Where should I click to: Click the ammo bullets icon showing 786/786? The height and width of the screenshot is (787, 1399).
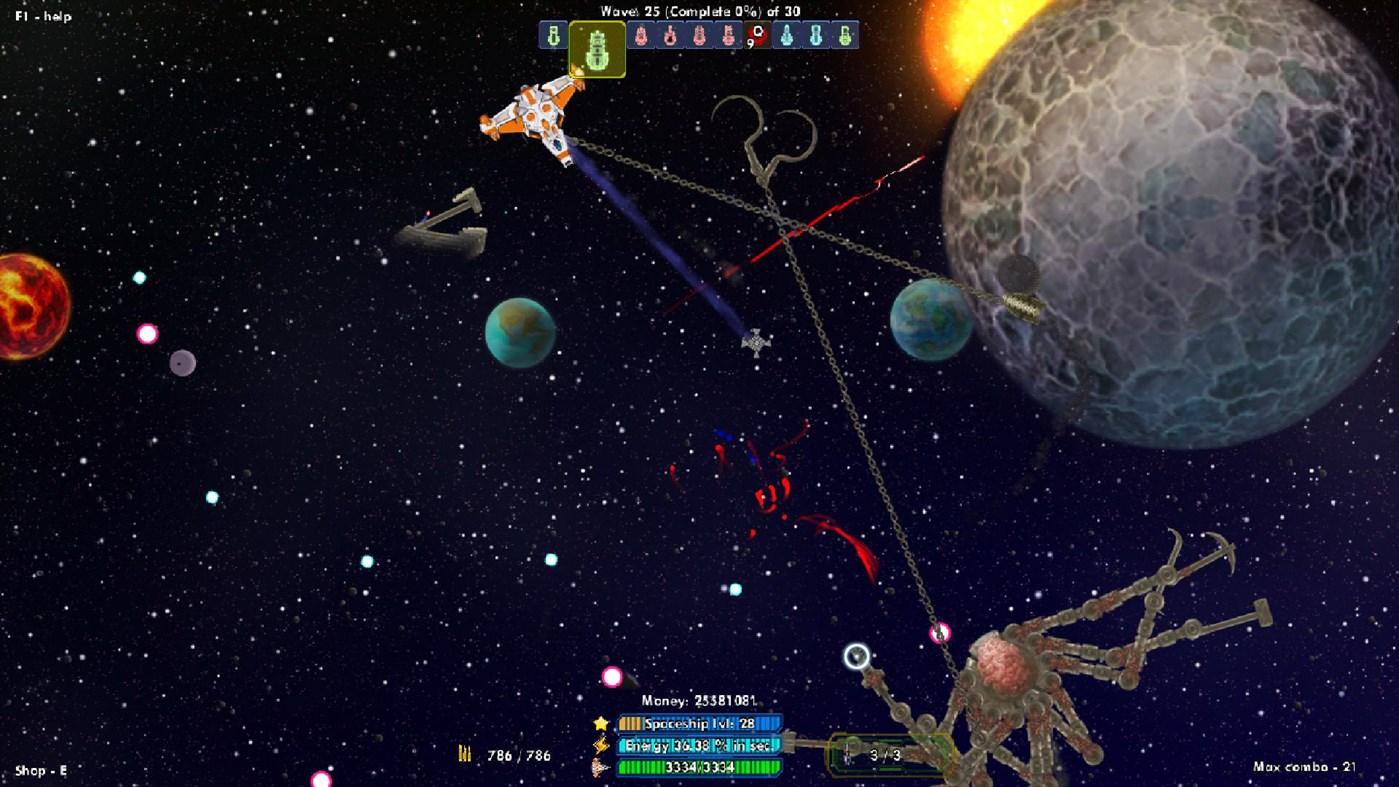464,753
